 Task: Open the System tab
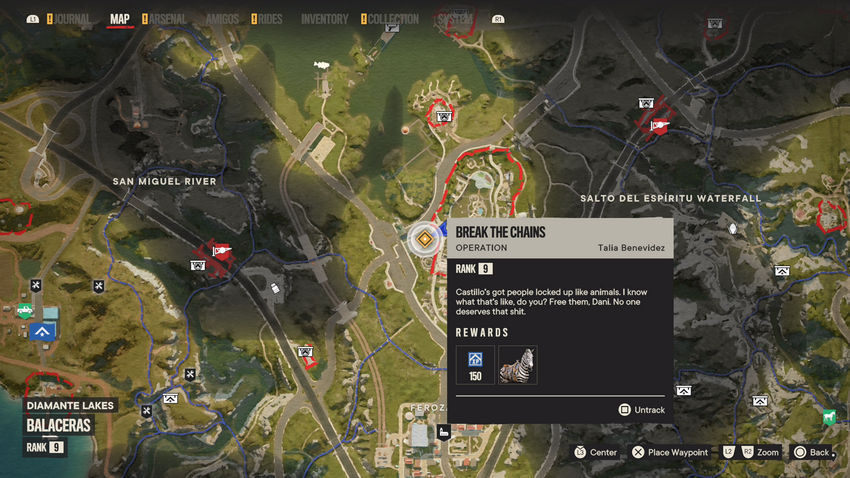(455, 19)
